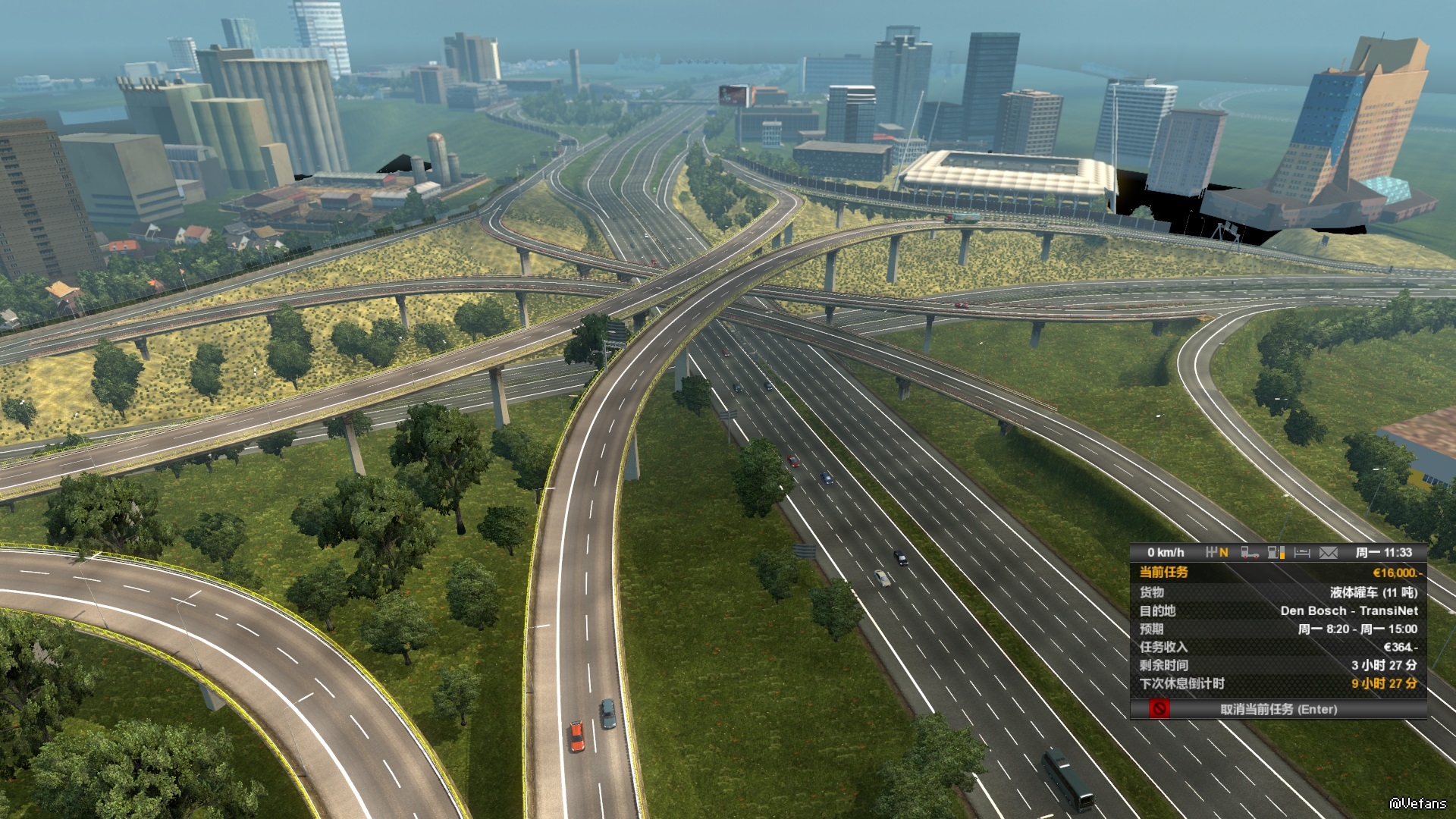
Task: Check the fuel pump indicator icon
Action: [x=1276, y=553]
